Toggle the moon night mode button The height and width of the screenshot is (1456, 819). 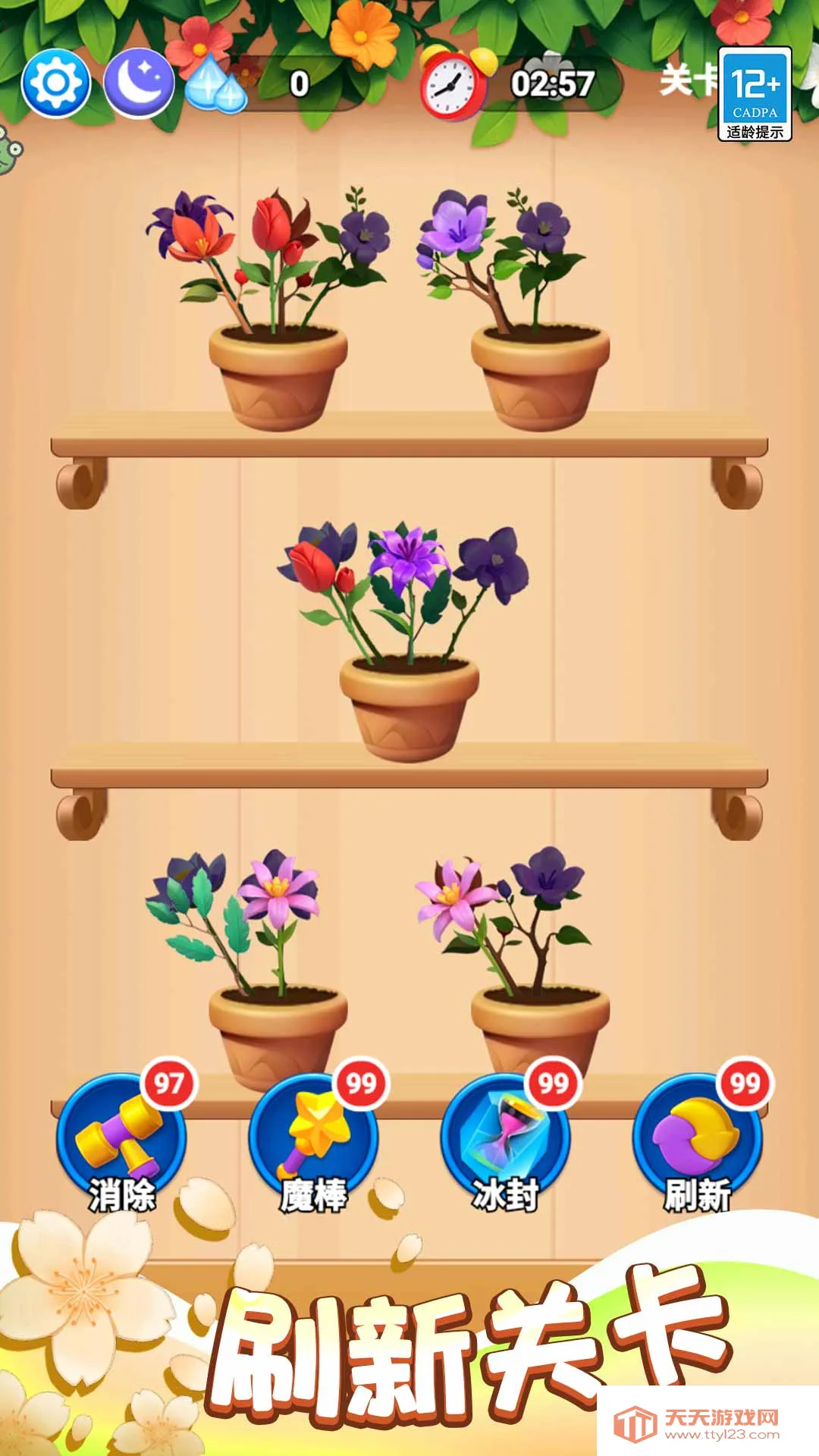tap(137, 83)
